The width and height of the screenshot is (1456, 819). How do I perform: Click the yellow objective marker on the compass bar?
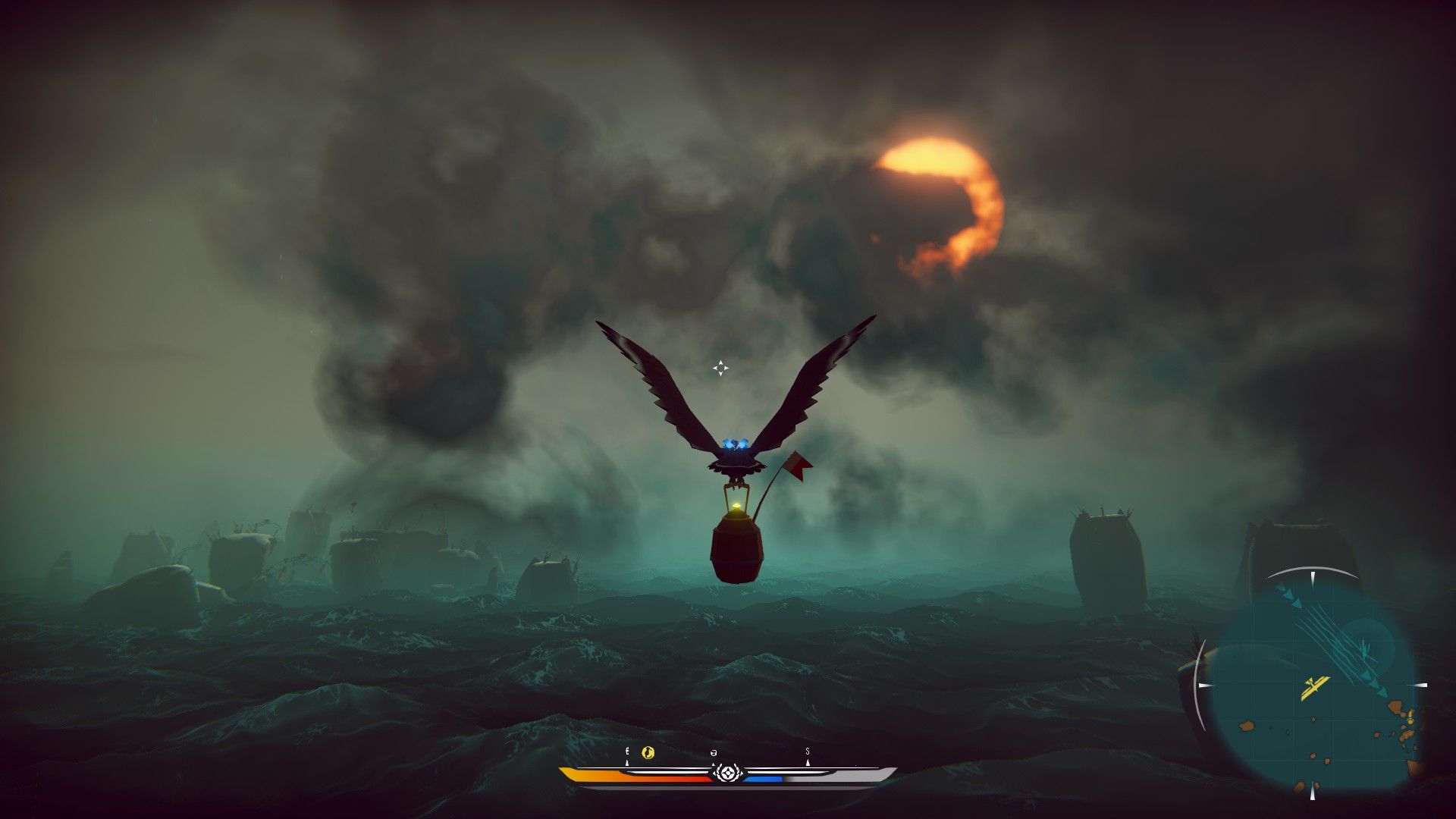tap(647, 754)
